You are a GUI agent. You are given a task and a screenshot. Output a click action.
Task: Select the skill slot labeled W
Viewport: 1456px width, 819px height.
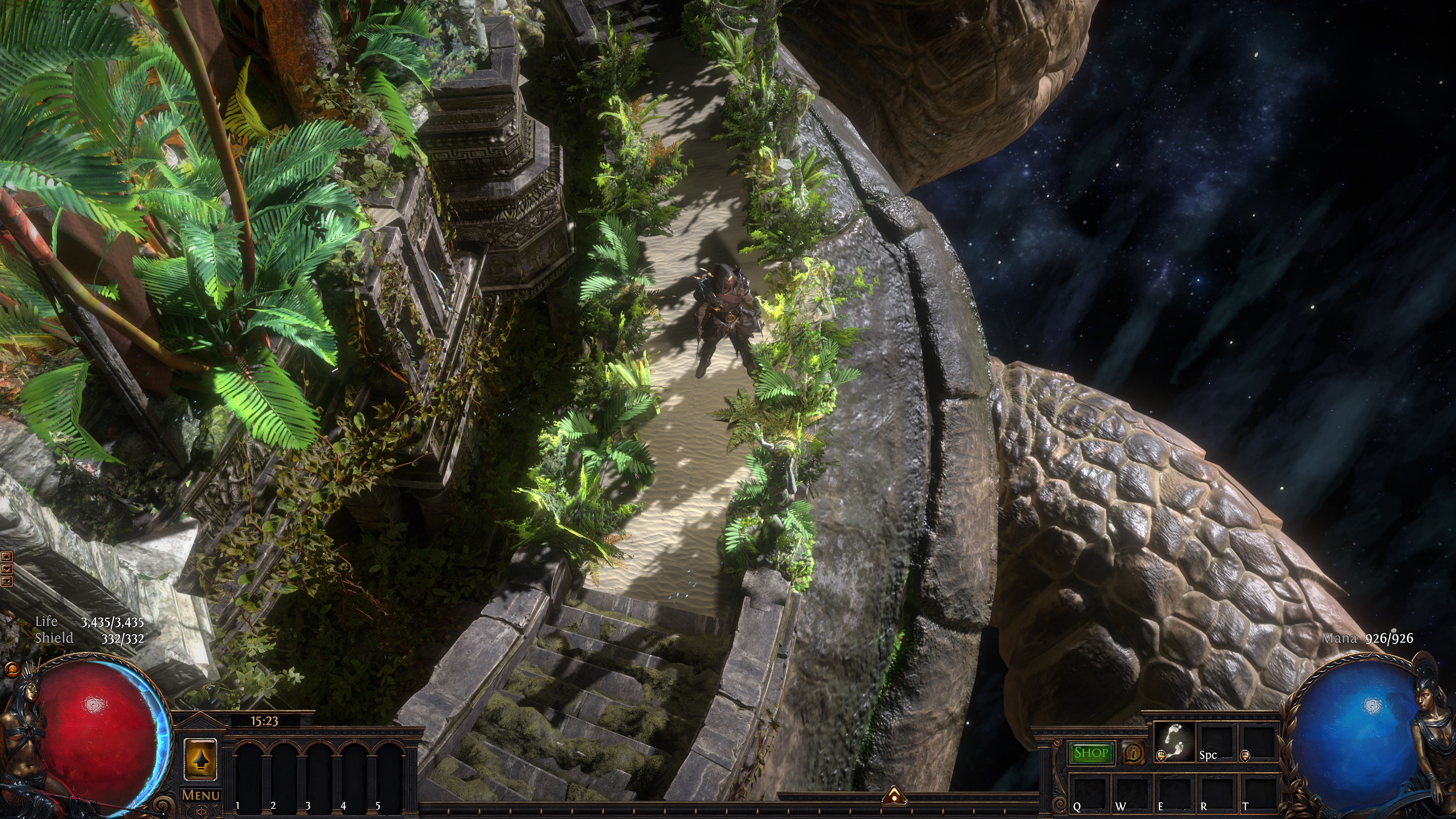(x=1132, y=792)
